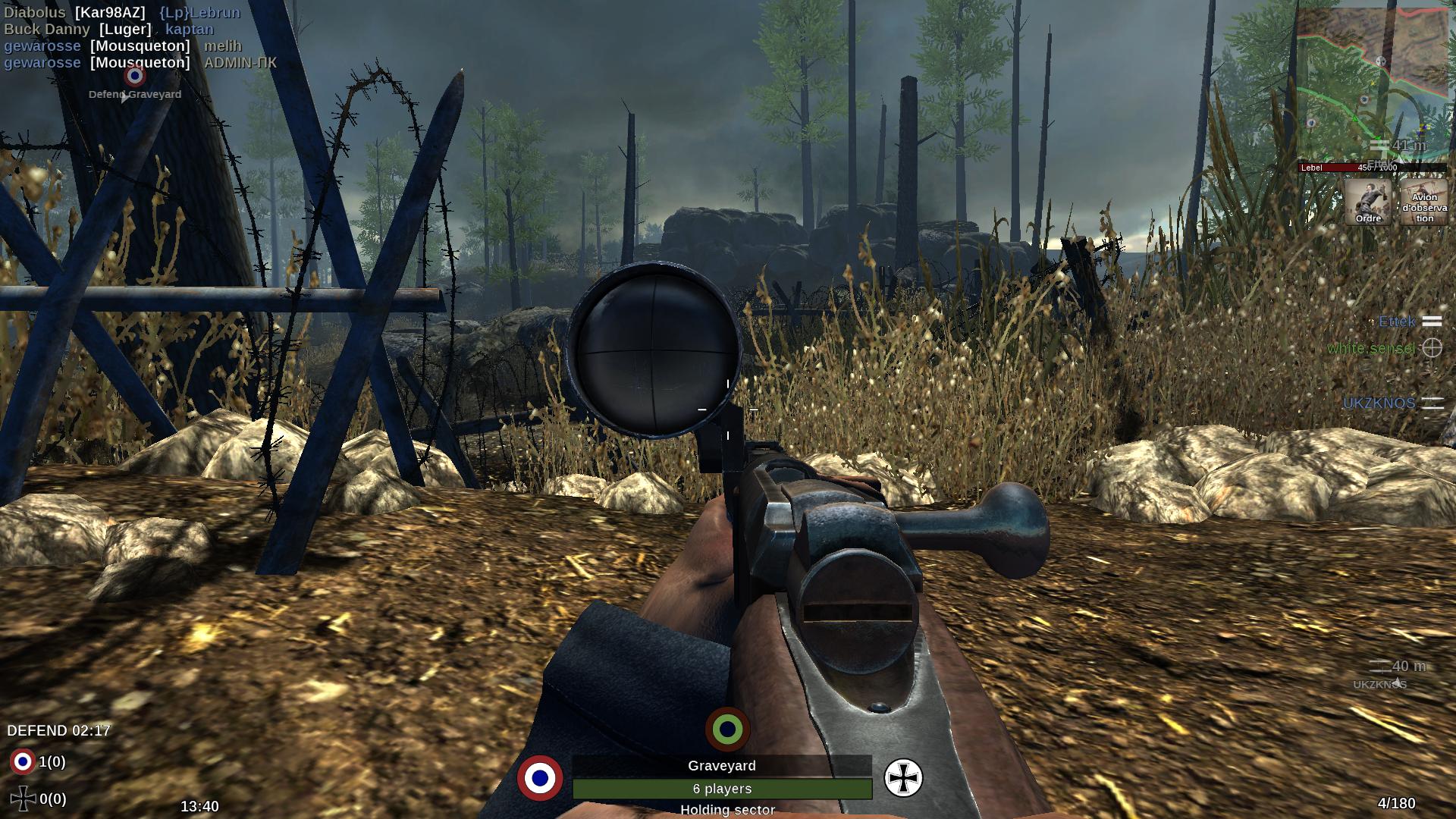
Task: Click the French roundel beside the sector bar
Action: (540, 778)
